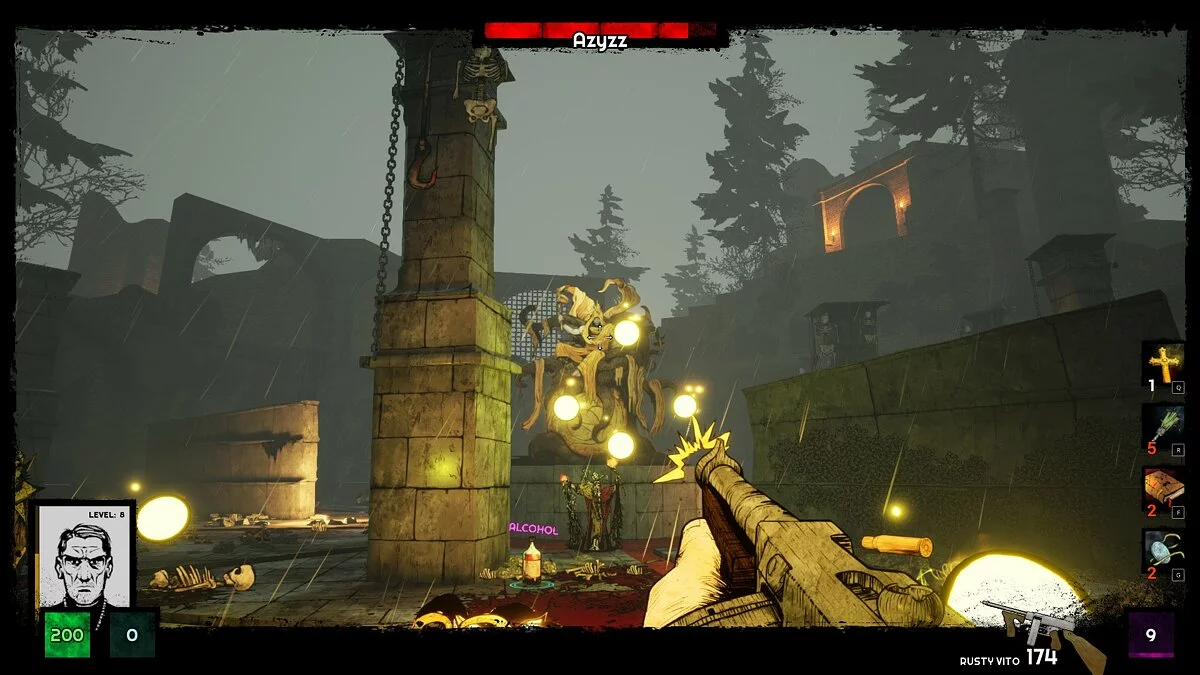Viewport: 1200px width, 675px height.
Task: Activate the brown book item slot
Action: (x=1164, y=488)
